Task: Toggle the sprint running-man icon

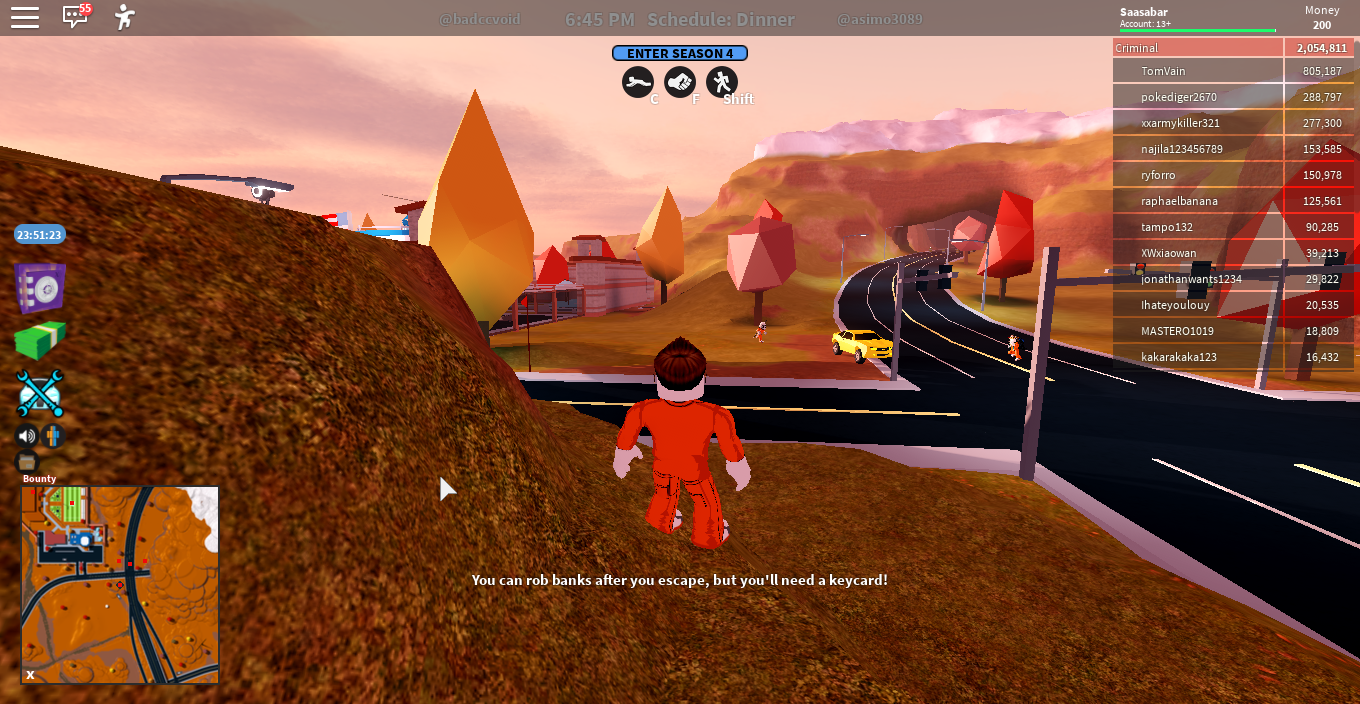Action: coord(722,82)
